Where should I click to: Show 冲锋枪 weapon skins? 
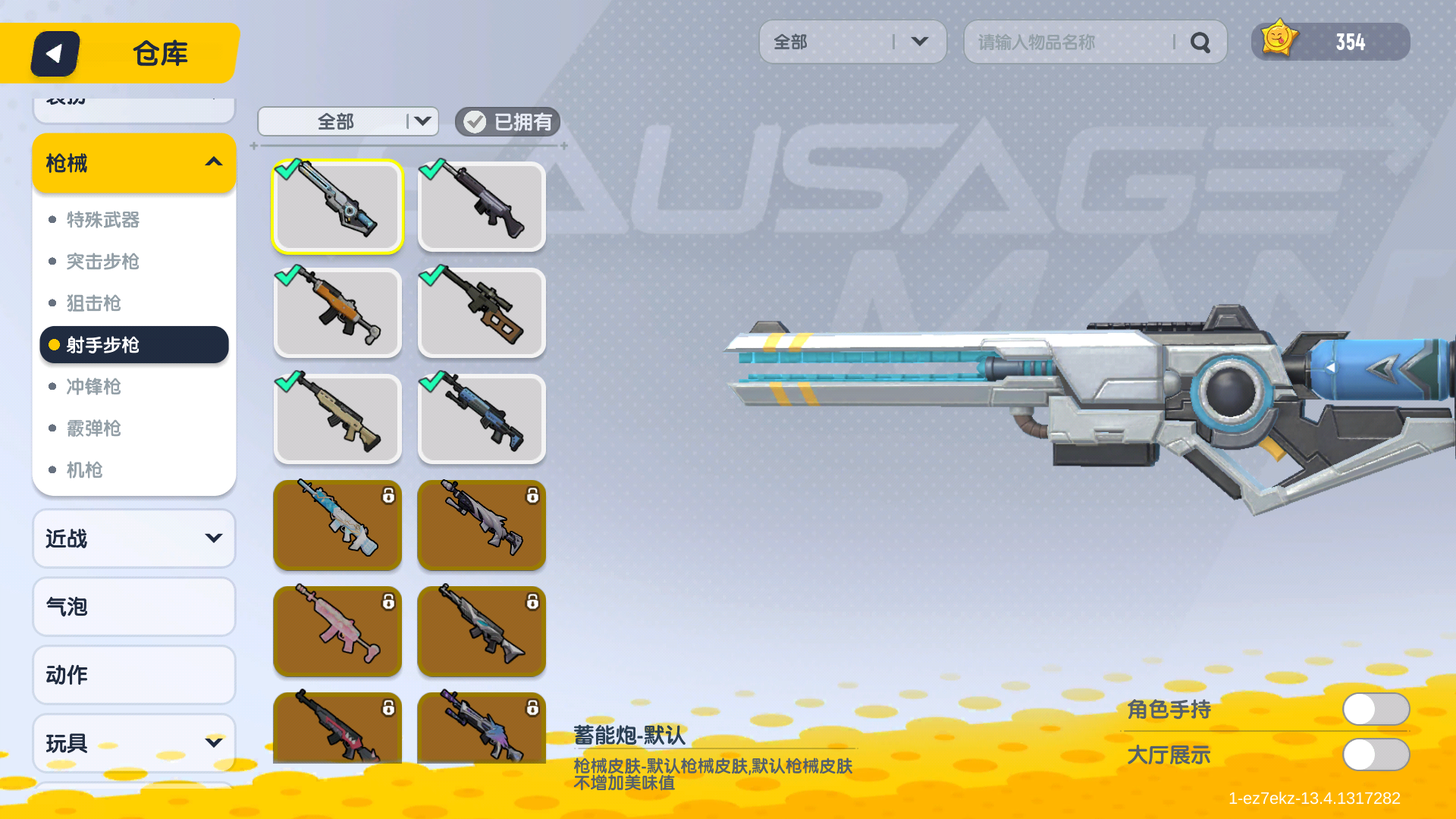(94, 387)
